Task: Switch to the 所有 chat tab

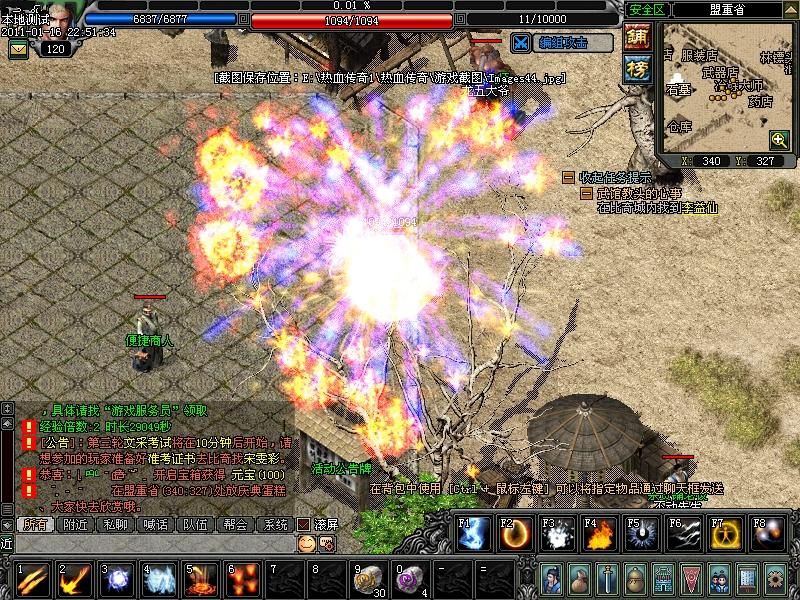Action: click(35, 524)
